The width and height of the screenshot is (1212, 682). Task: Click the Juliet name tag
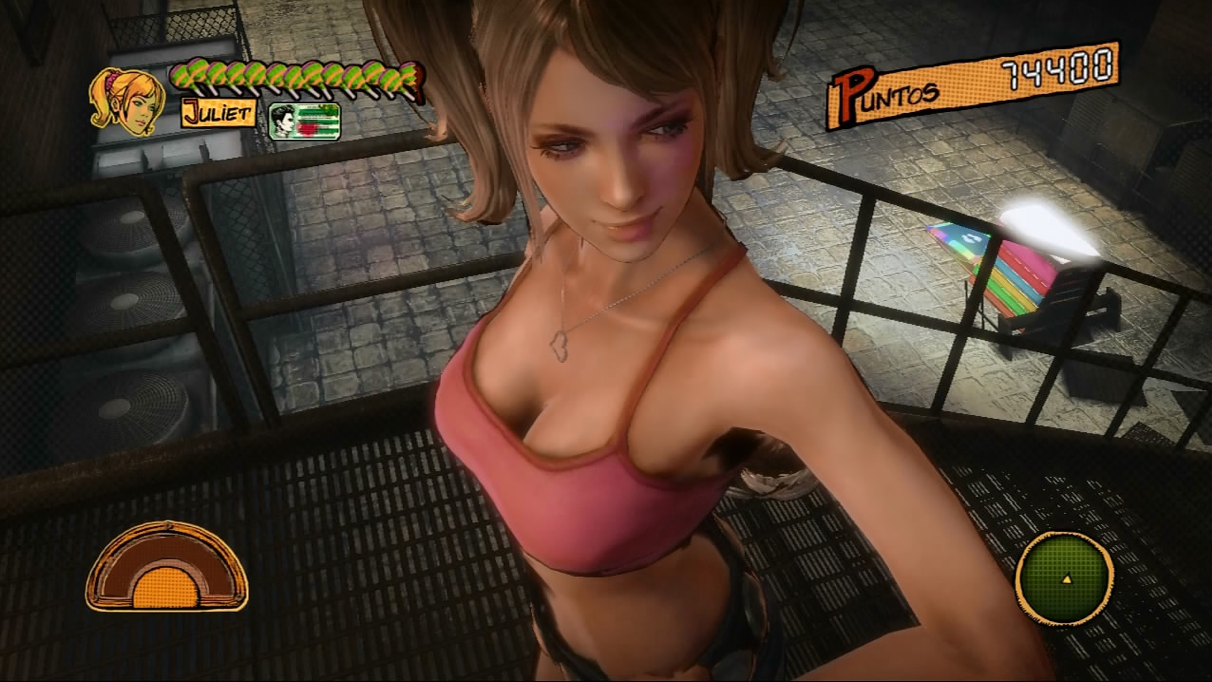tap(217, 112)
